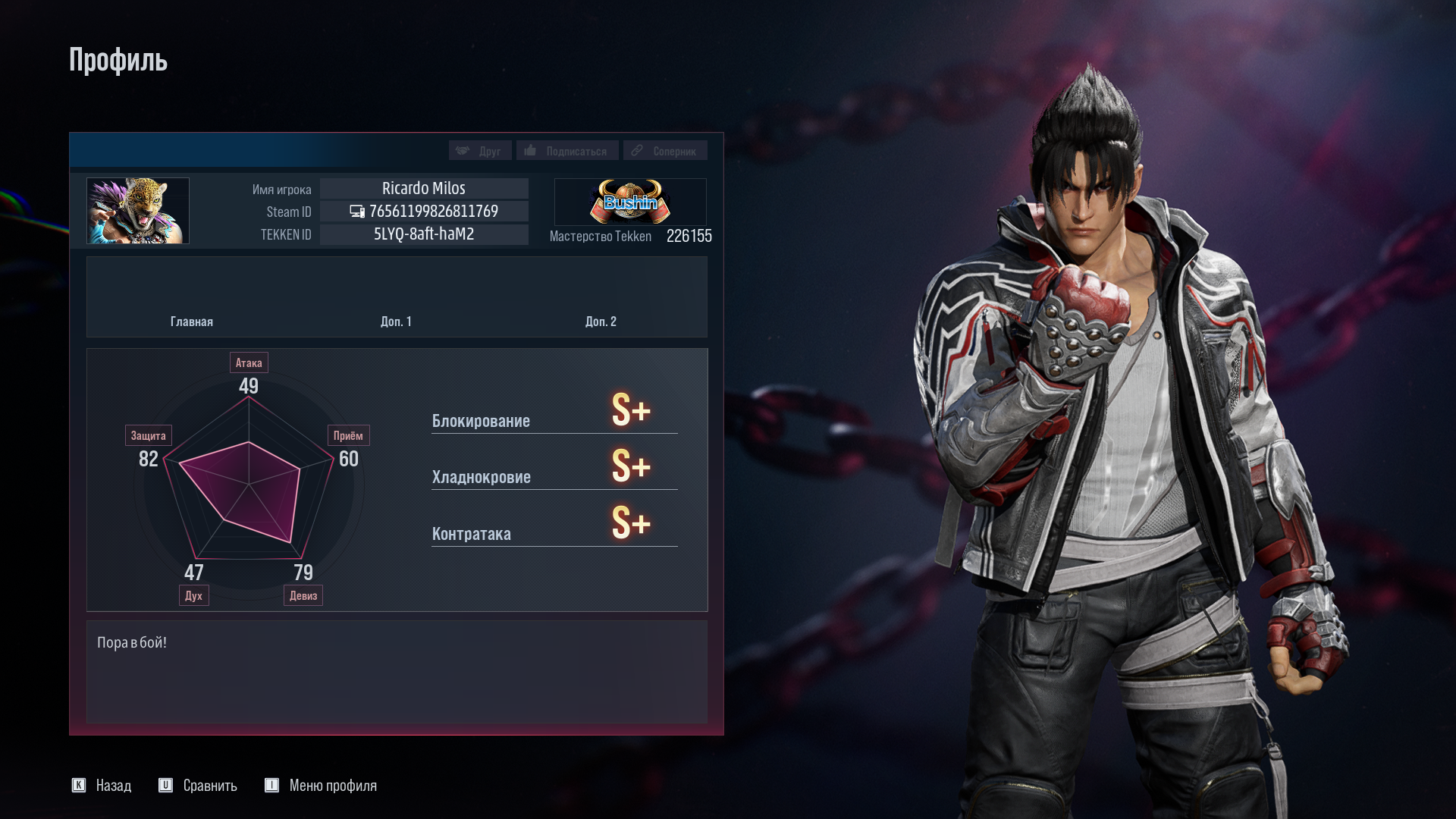Open Меню профиля
The width and height of the screenshot is (1456, 819).
click(332, 786)
